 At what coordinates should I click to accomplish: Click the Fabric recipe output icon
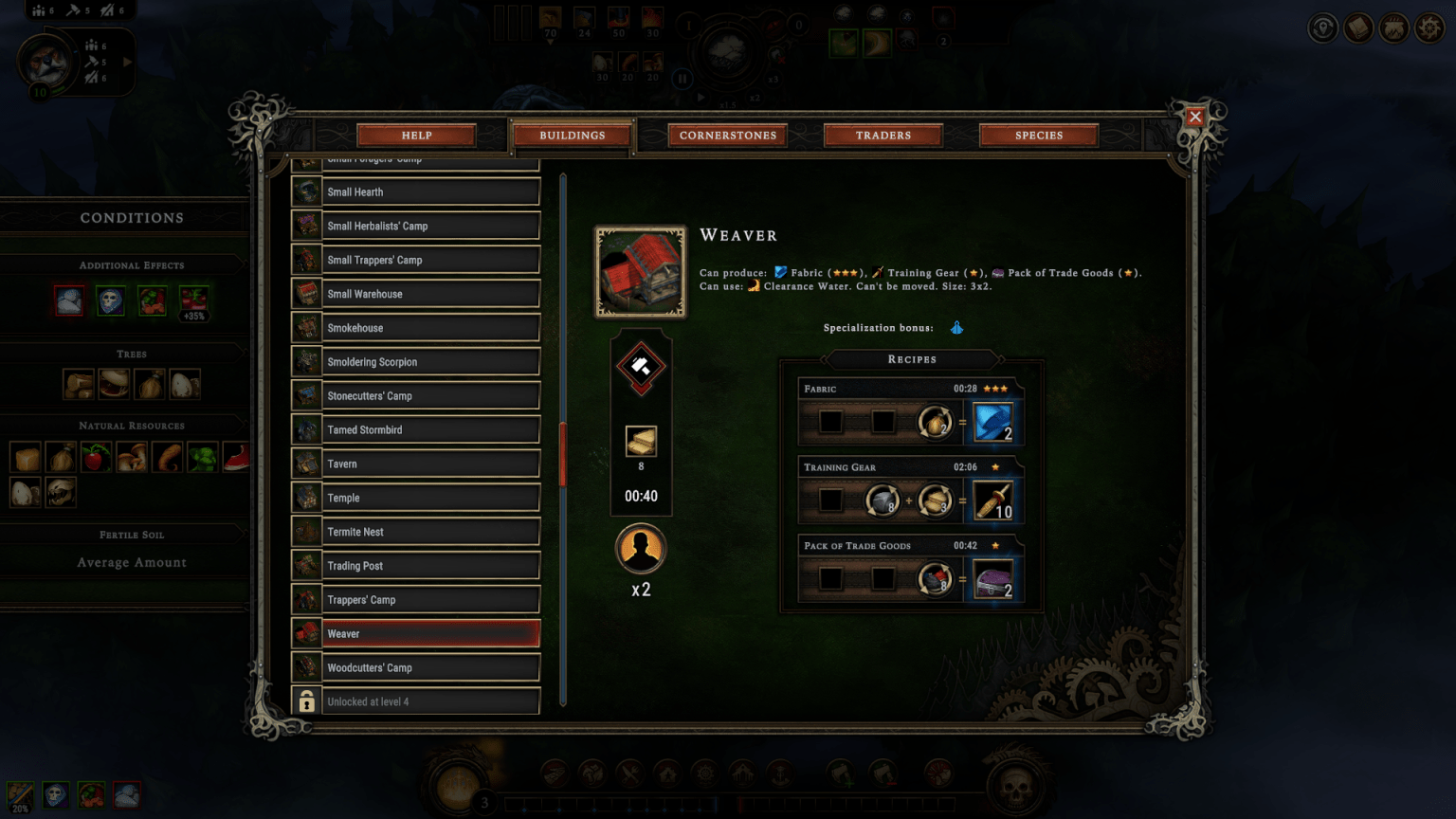click(x=993, y=423)
